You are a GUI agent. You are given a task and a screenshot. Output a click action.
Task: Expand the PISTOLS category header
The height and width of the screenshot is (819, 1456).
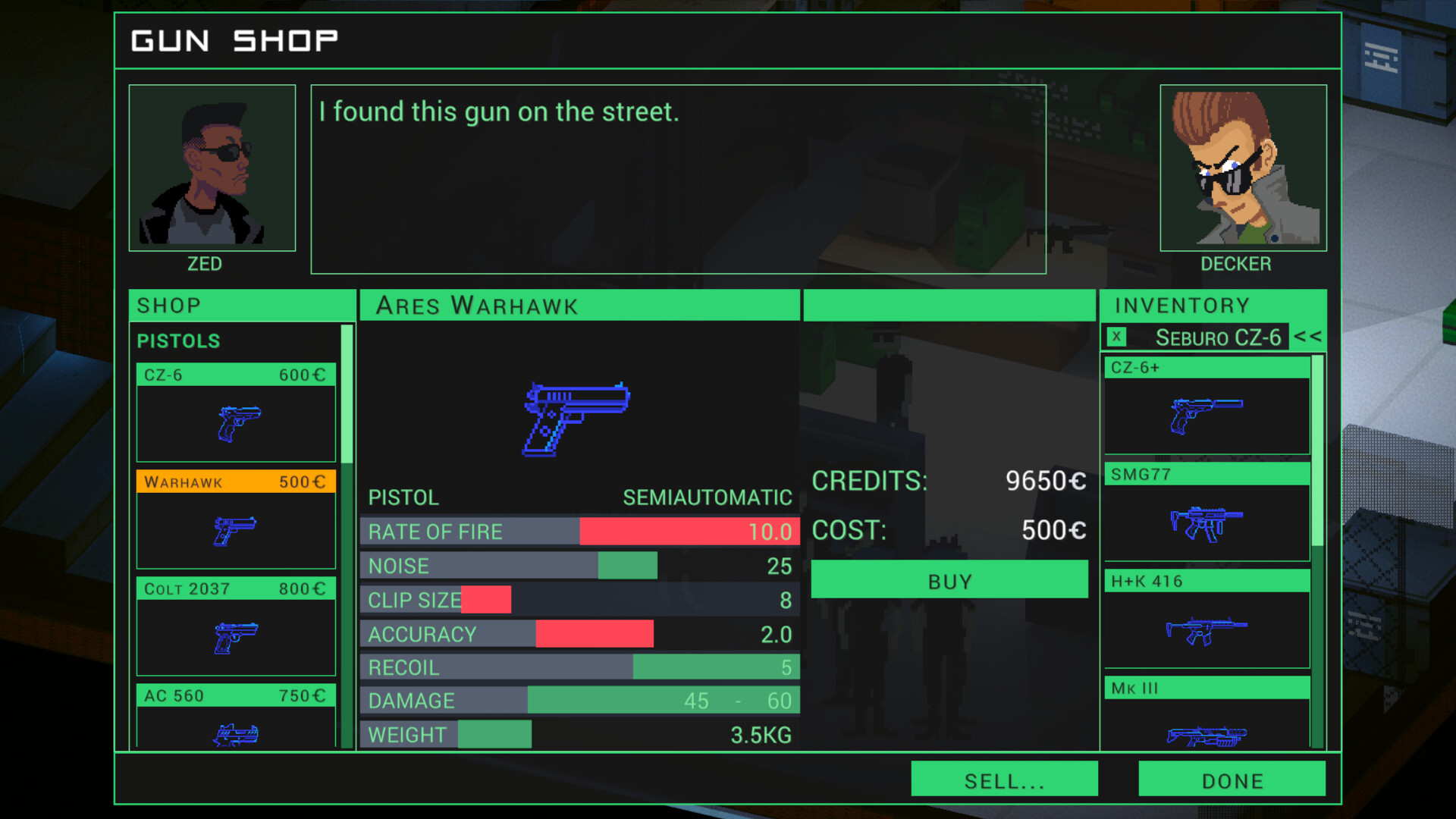click(179, 341)
